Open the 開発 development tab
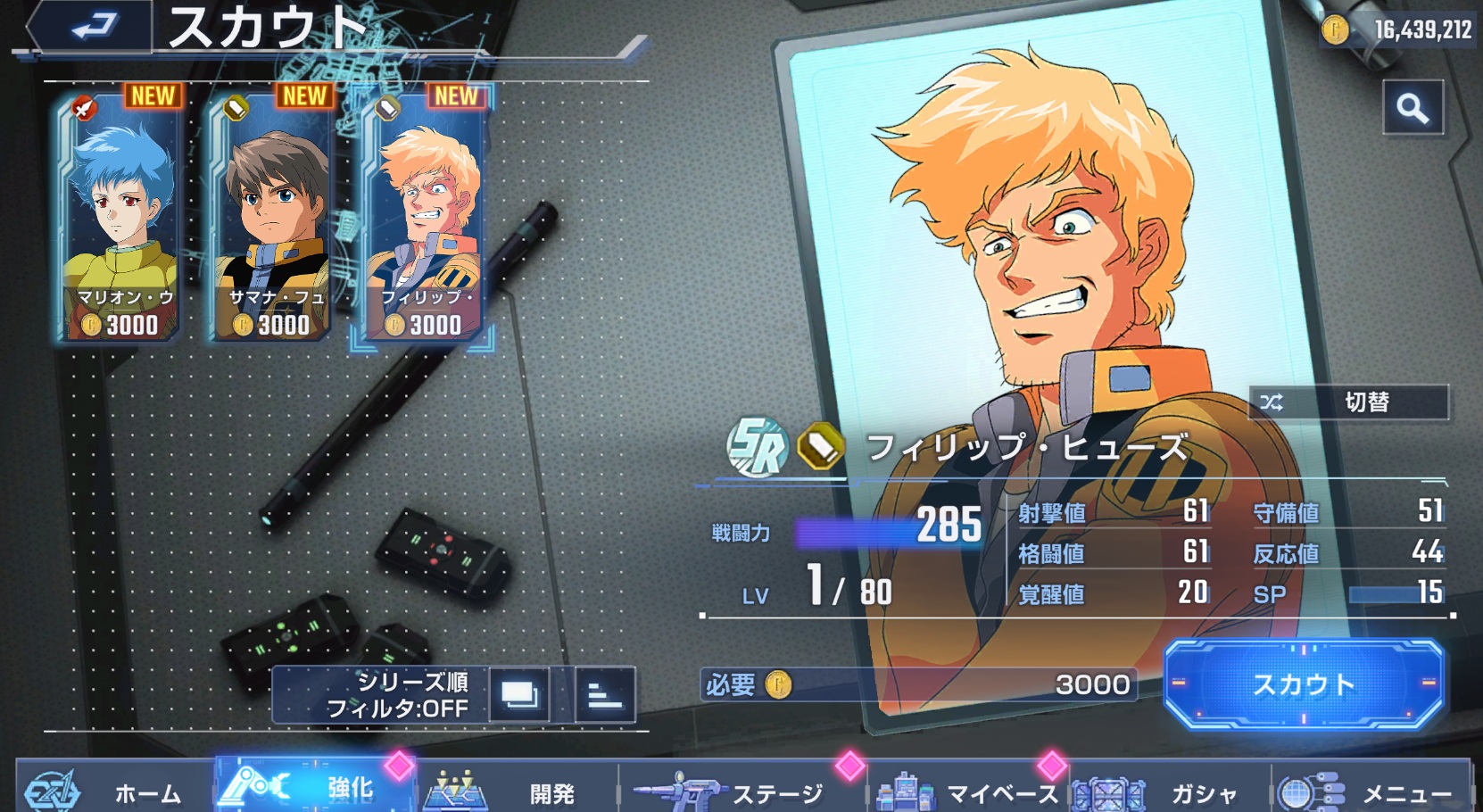 (518, 790)
